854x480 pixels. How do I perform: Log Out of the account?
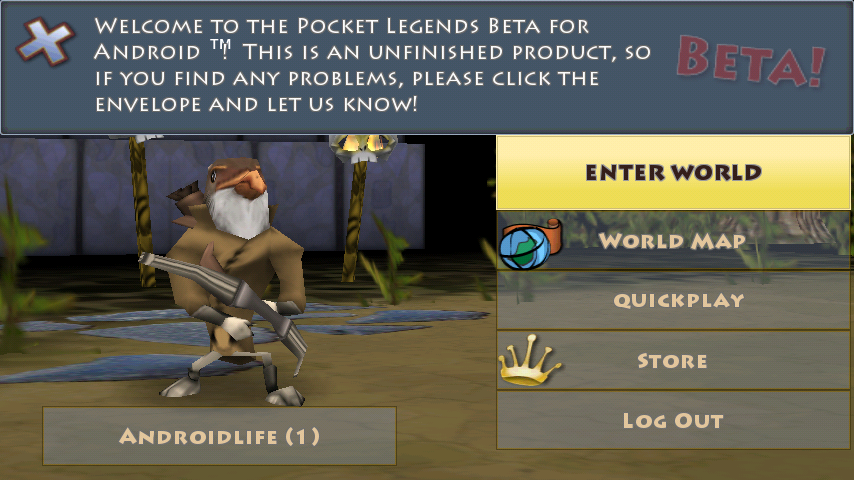pos(673,420)
